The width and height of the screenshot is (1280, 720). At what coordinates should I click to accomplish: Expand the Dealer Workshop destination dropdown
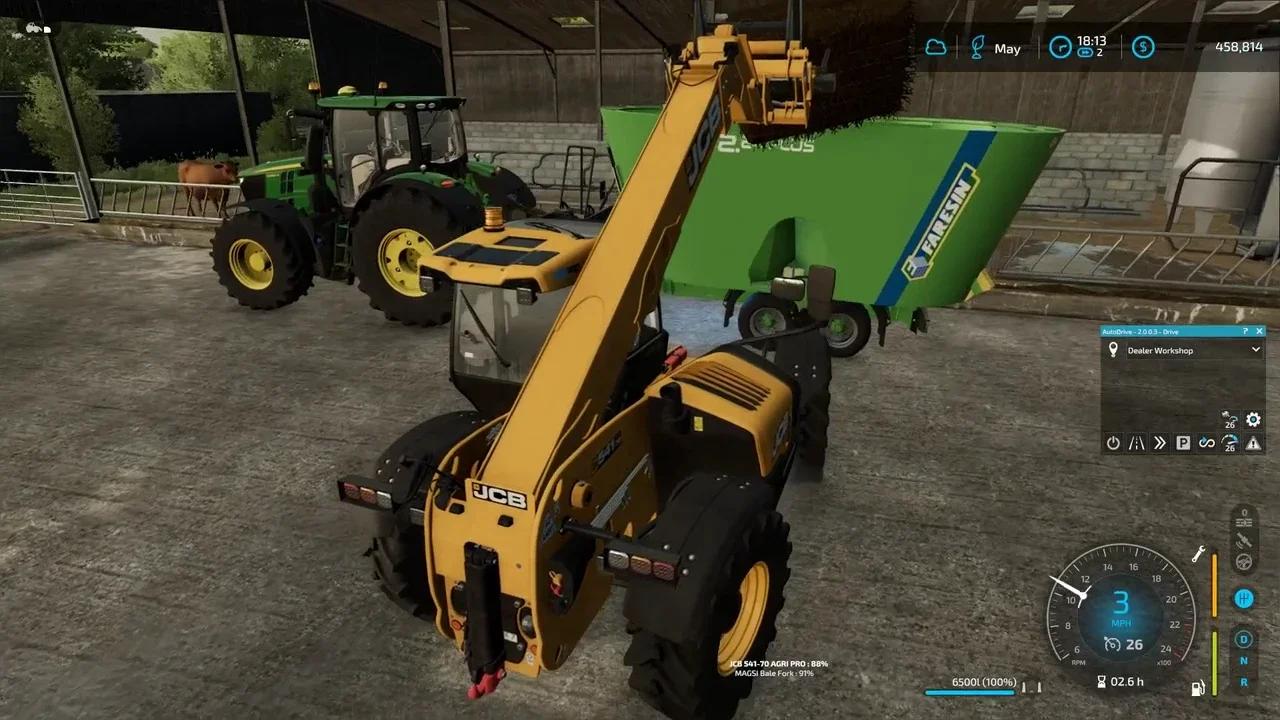[x=1255, y=350]
